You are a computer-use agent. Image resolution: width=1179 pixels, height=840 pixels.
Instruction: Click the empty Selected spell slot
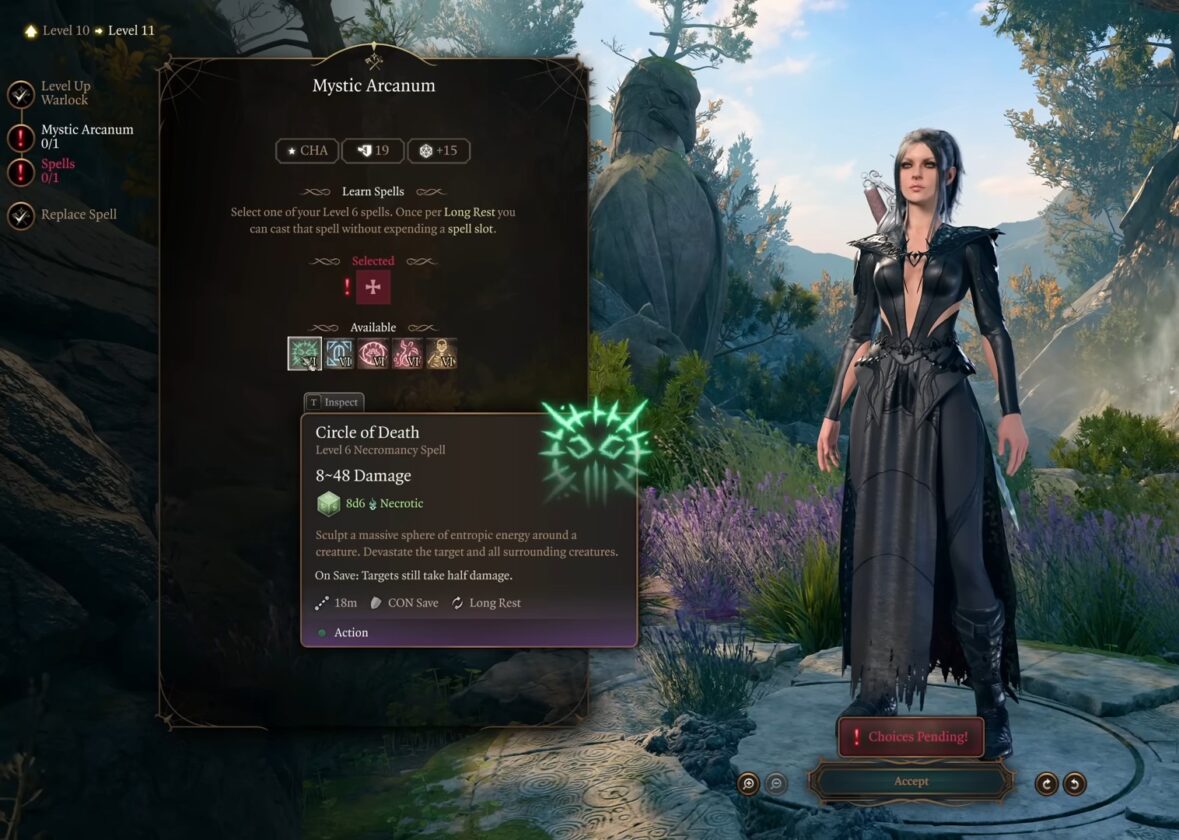coord(373,287)
